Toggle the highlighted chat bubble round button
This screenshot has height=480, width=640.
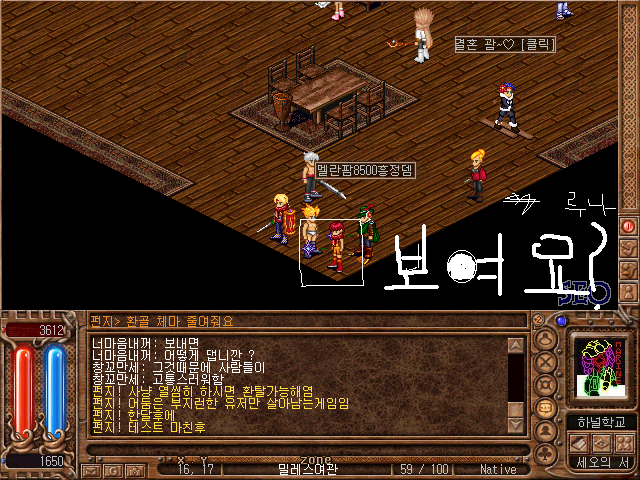click(546, 408)
